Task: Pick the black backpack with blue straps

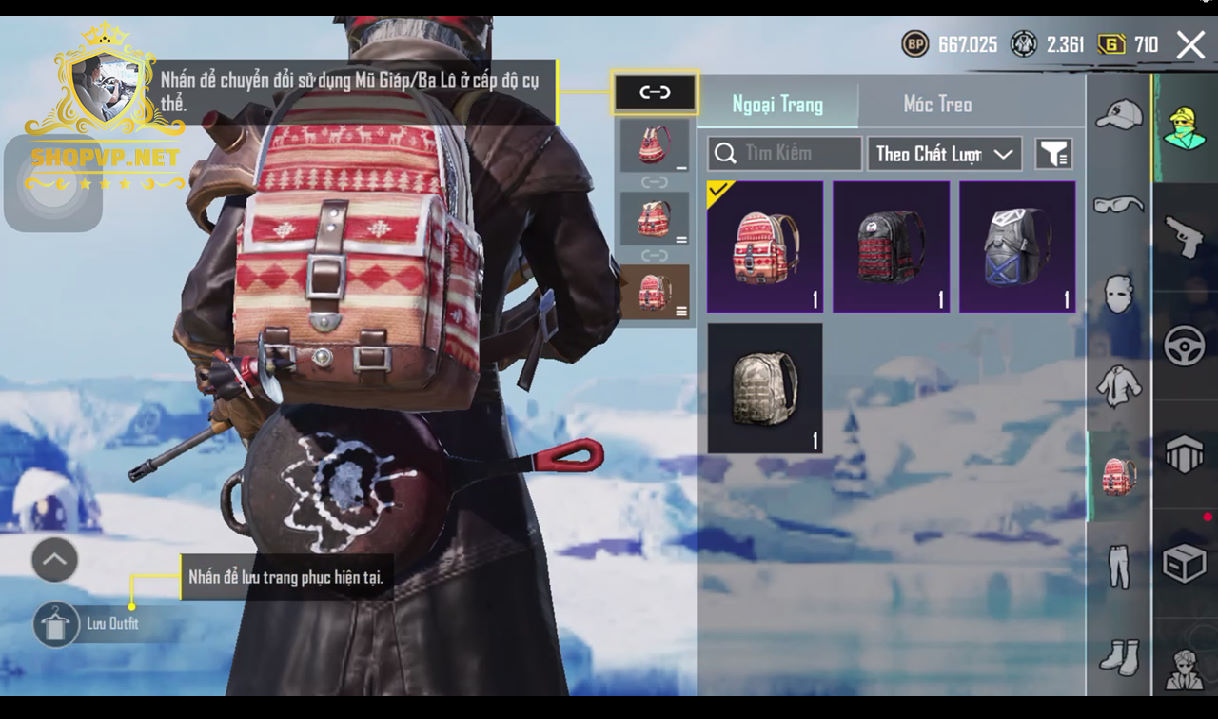Action: point(1017,247)
